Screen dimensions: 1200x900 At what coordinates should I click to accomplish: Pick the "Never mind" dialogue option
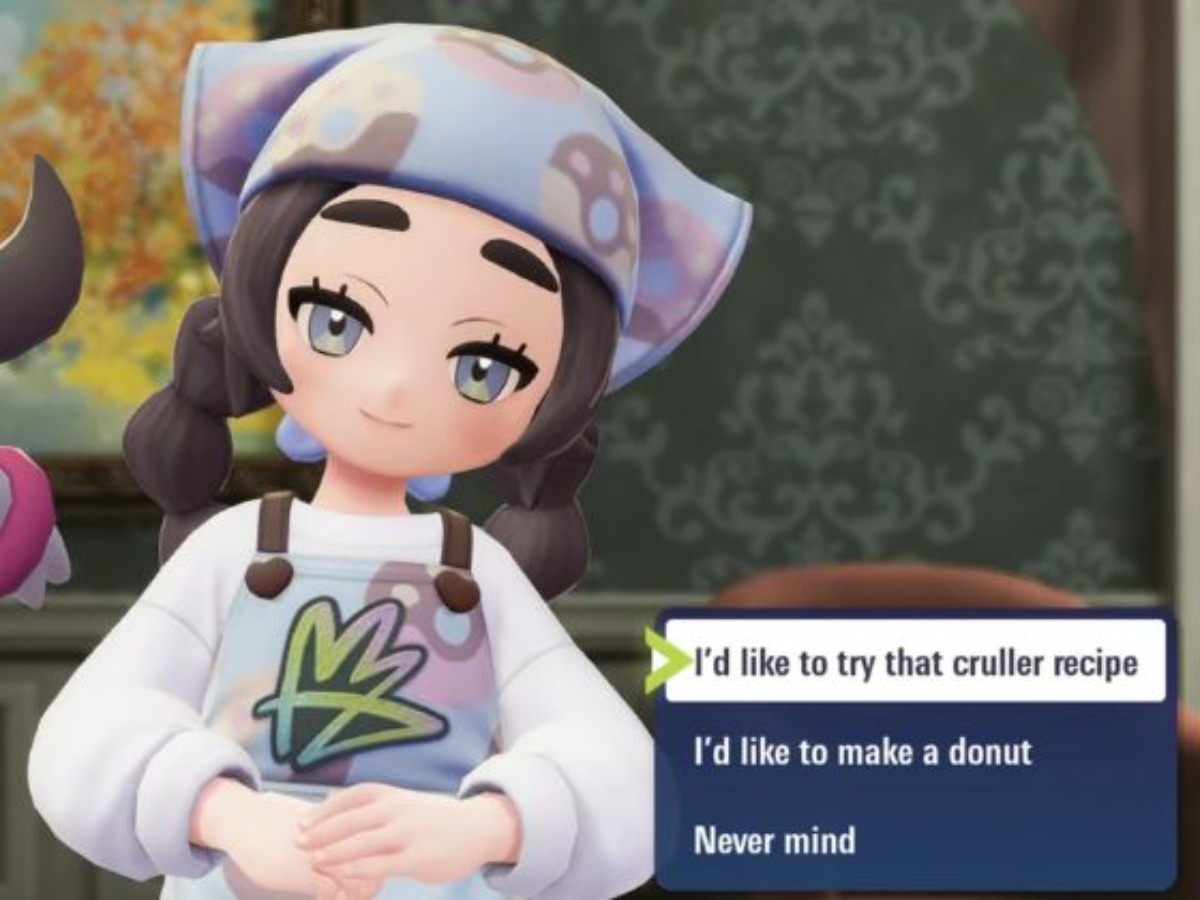[x=775, y=839]
